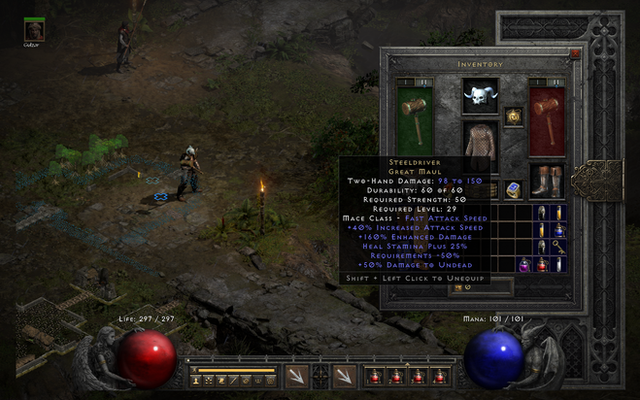Open the right-click attack skill selector

pyautogui.click(x=344, y=376)
